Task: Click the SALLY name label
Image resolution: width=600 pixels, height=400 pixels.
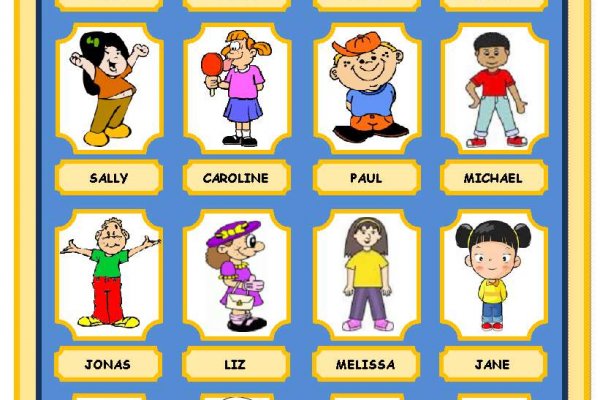Action: point(109,178)
